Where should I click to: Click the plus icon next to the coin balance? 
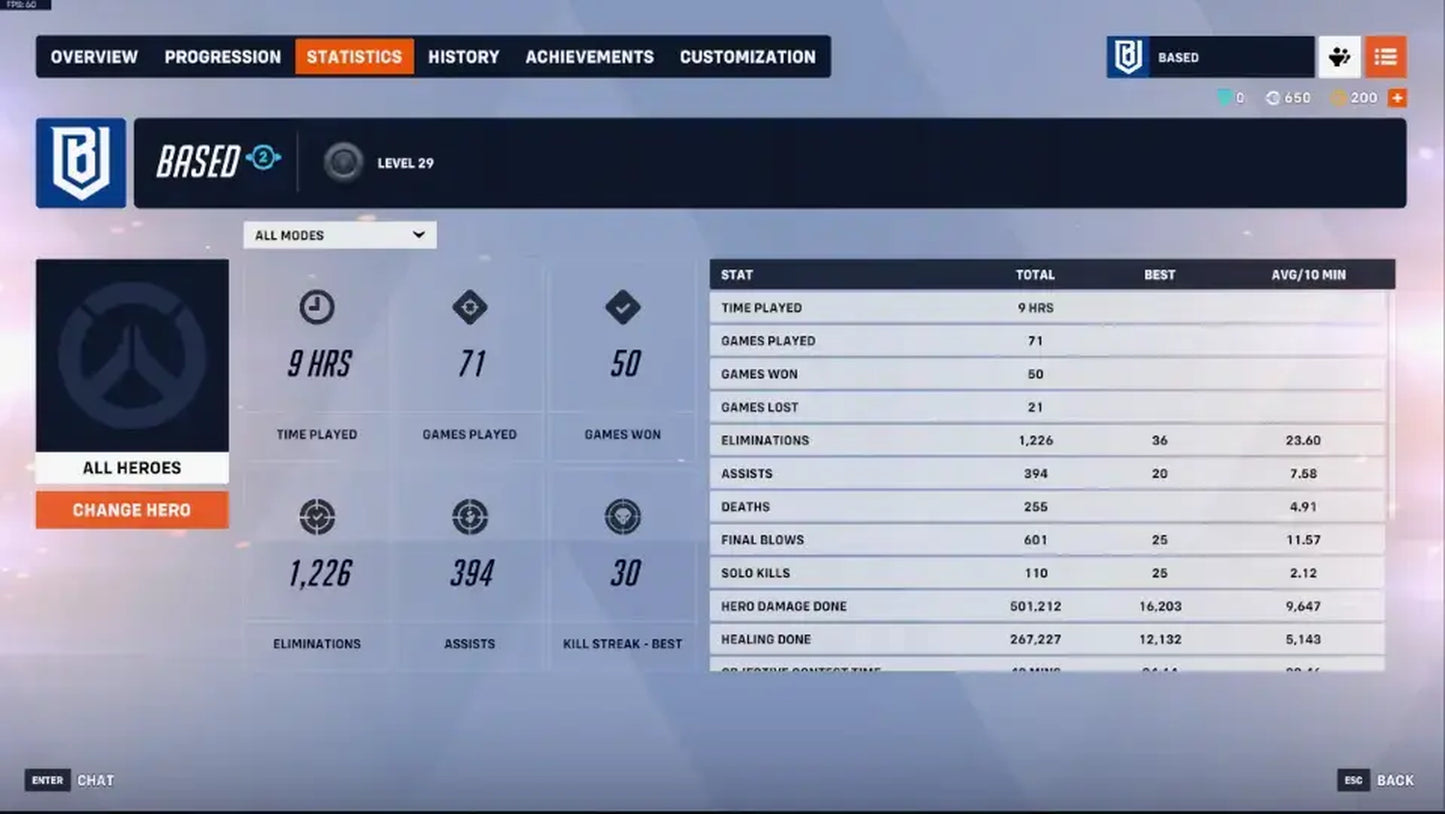[1397, 97]
